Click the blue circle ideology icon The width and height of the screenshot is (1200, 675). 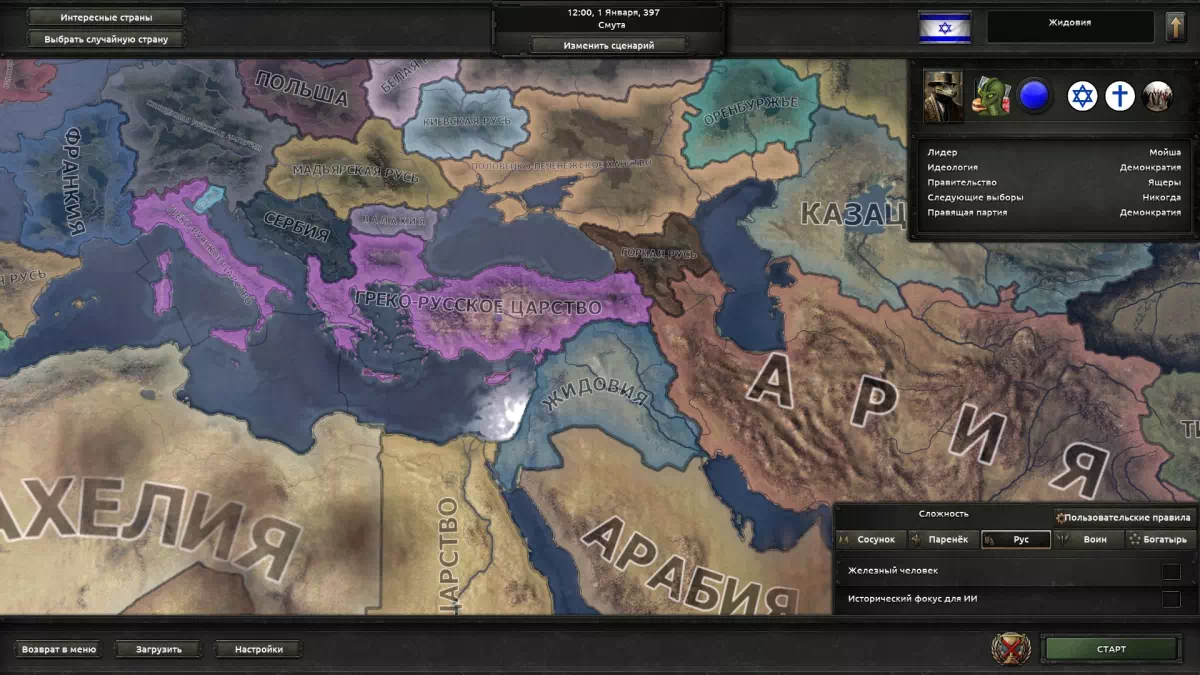point(1034,96)
